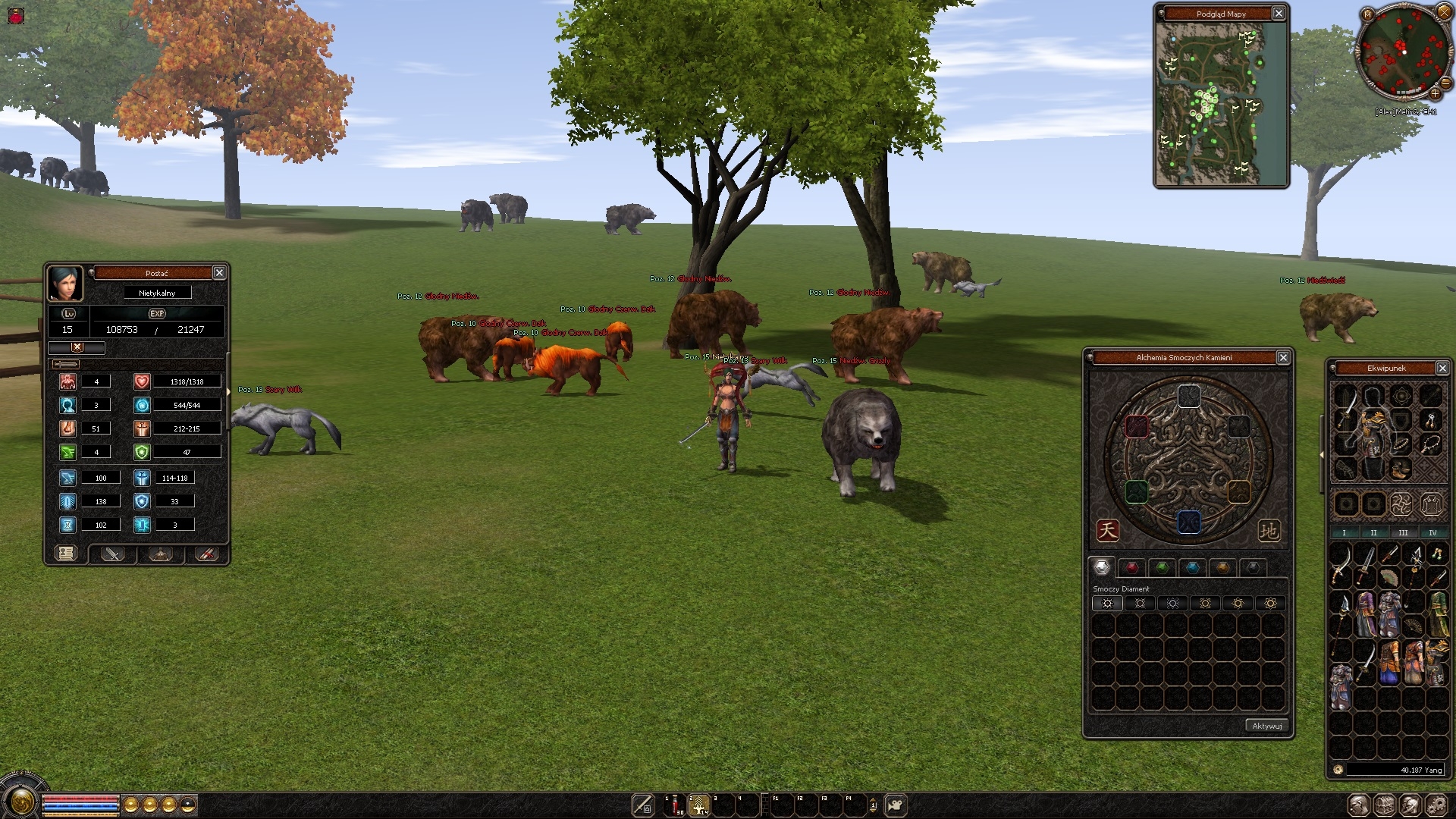Click the Aktywuj button
The image size is (1456, 819).
(1266, 726)
